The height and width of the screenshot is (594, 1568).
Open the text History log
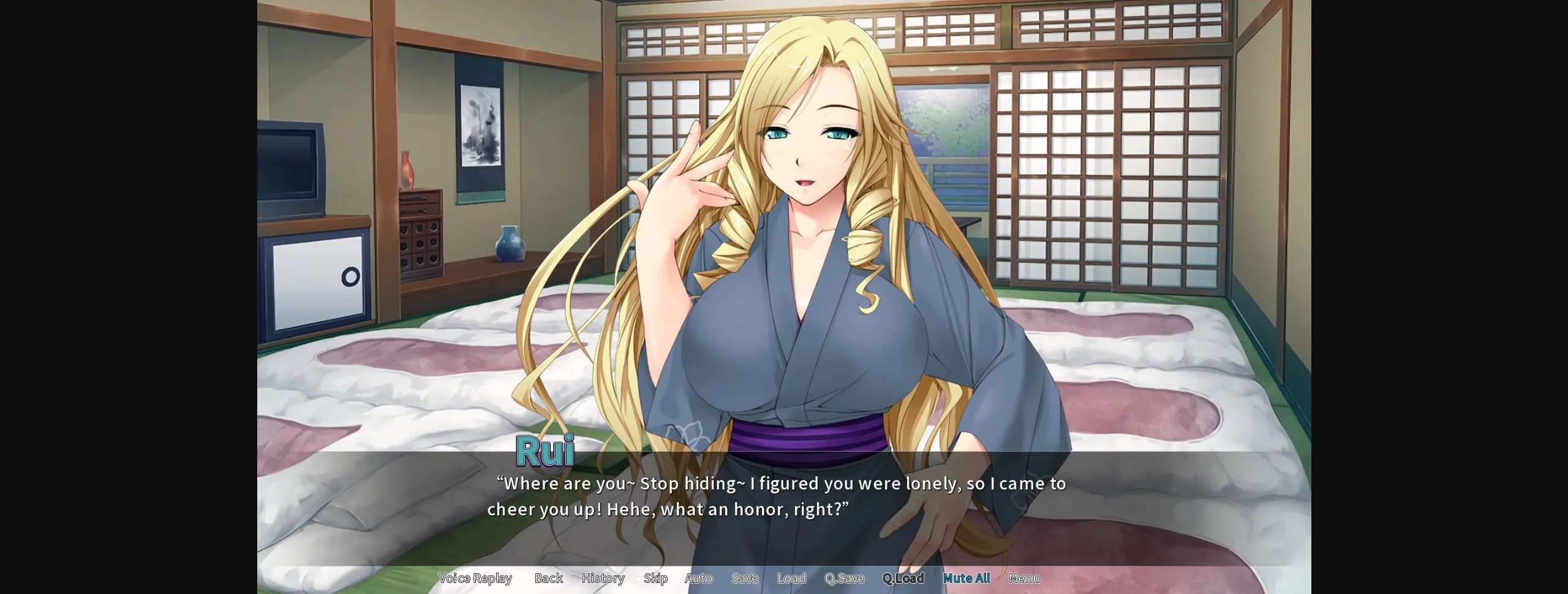(603, 577)
